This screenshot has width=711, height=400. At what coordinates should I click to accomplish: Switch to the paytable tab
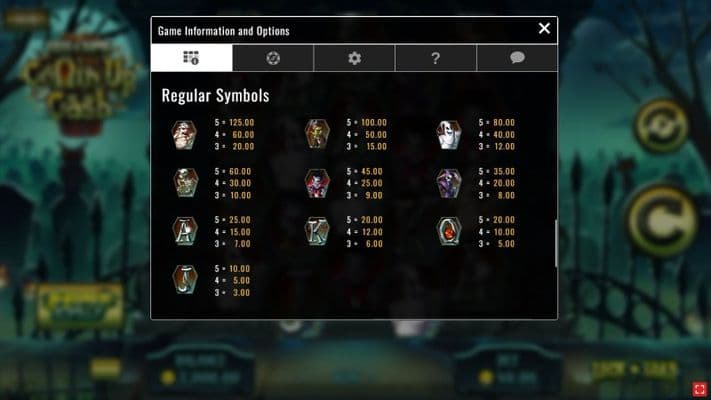[x=191, y=58]
